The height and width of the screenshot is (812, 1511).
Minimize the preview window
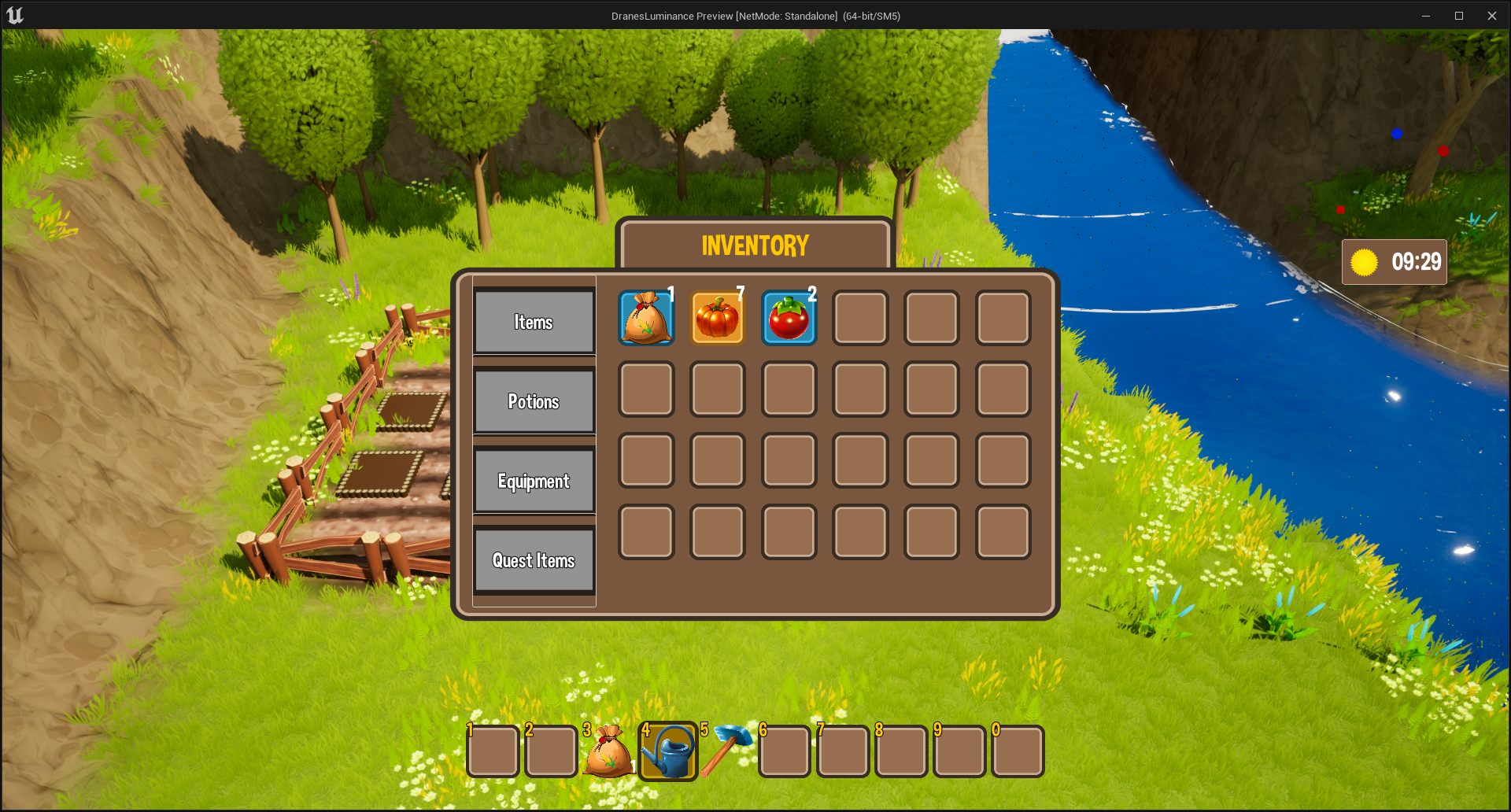(1425, 16)
